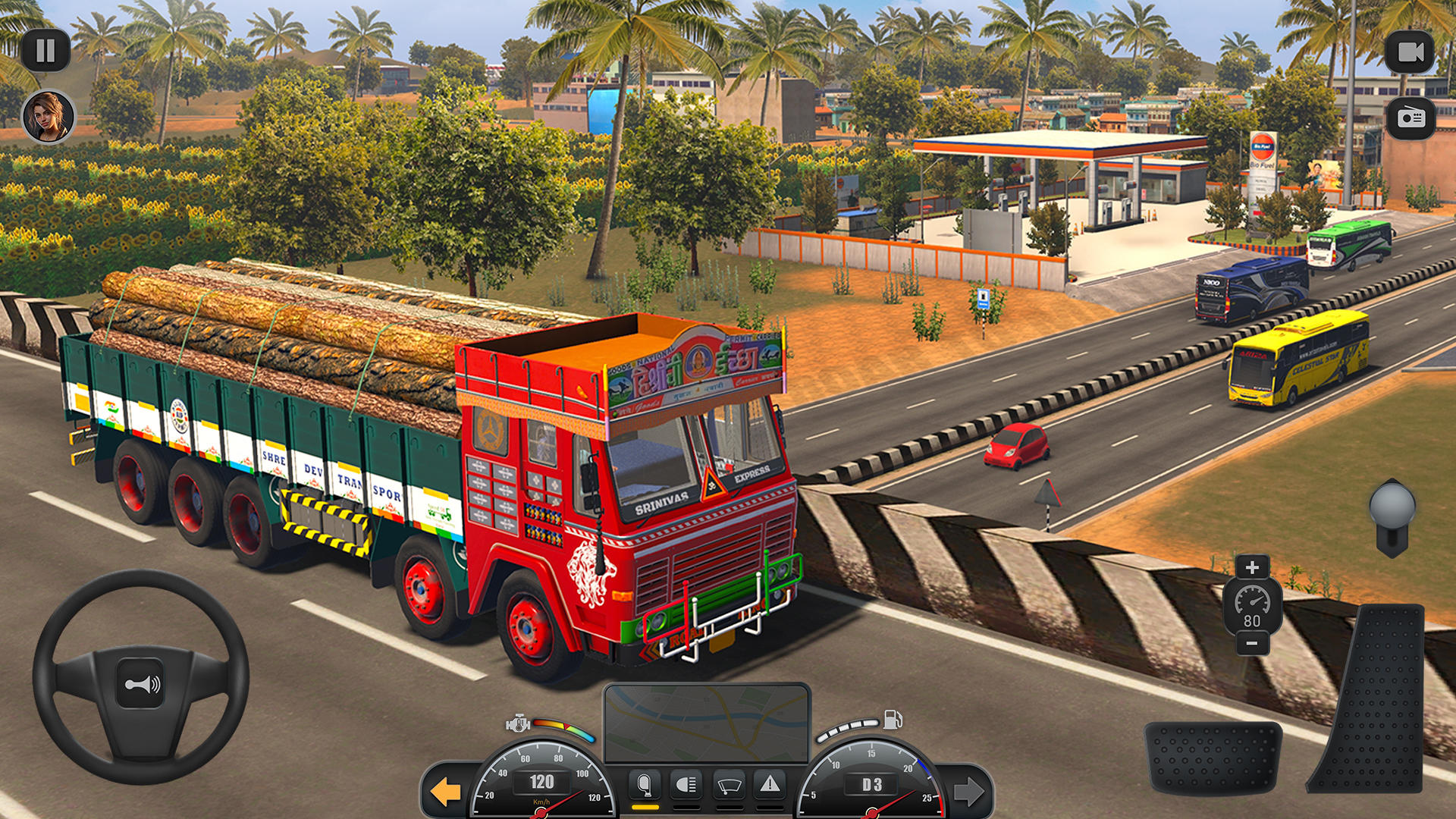This screenshot has width=1456, height=819.
Task: Start recording with the camera icon
Action: (x=1409, y=51)
